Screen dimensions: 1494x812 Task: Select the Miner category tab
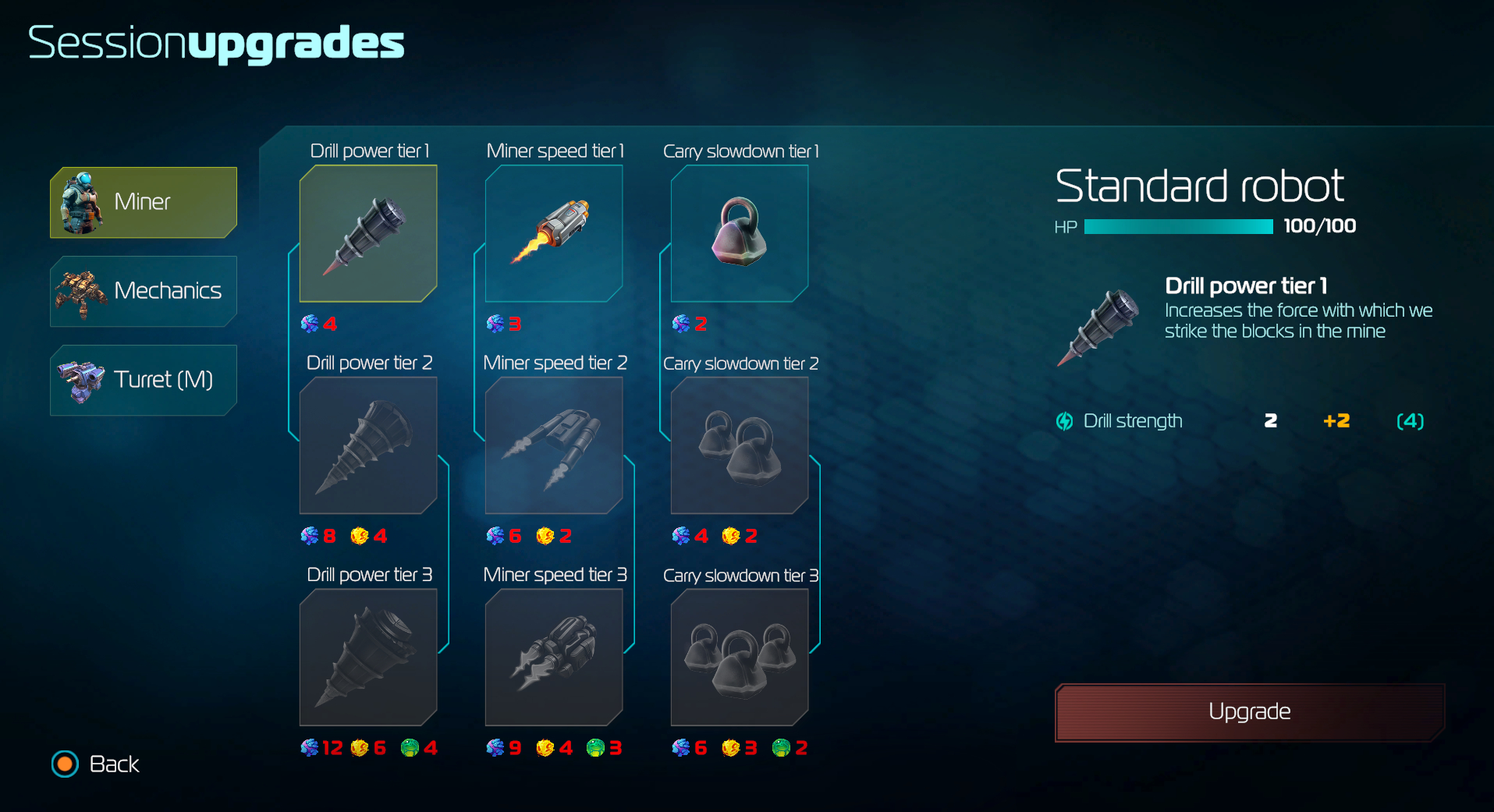pyautogui.click(x=144, y=202)
